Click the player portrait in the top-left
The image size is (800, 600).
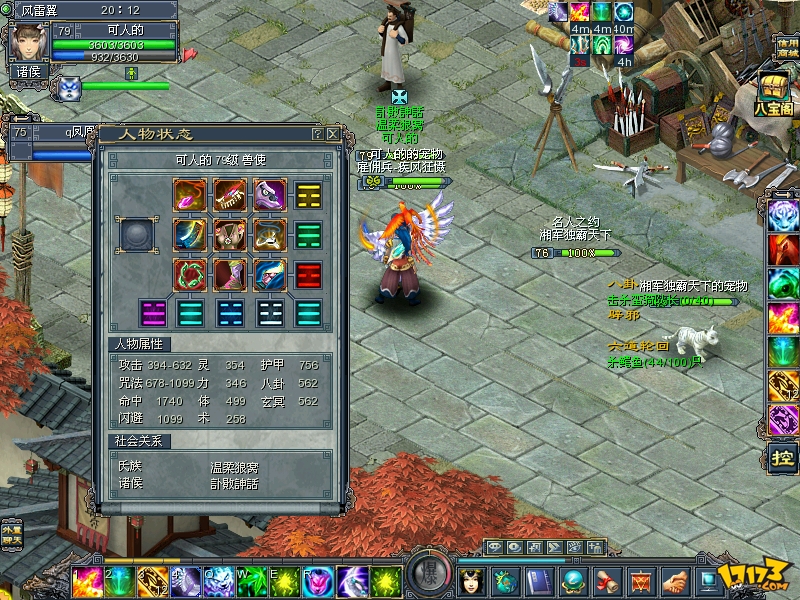pyautogui.click(x=25, y=42)
